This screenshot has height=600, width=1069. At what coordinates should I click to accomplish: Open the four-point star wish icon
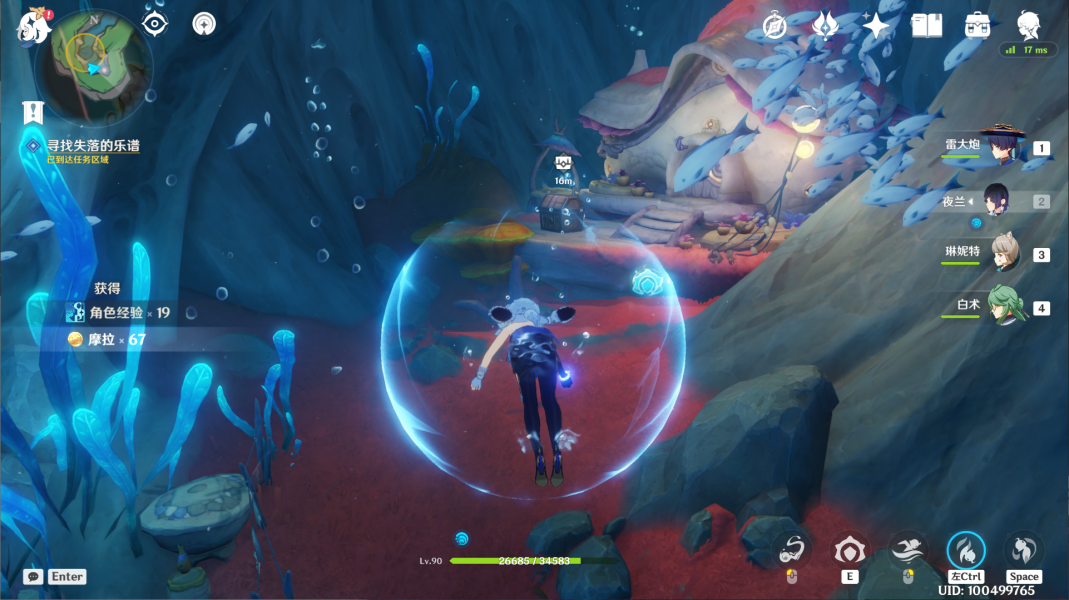[876, 26]
